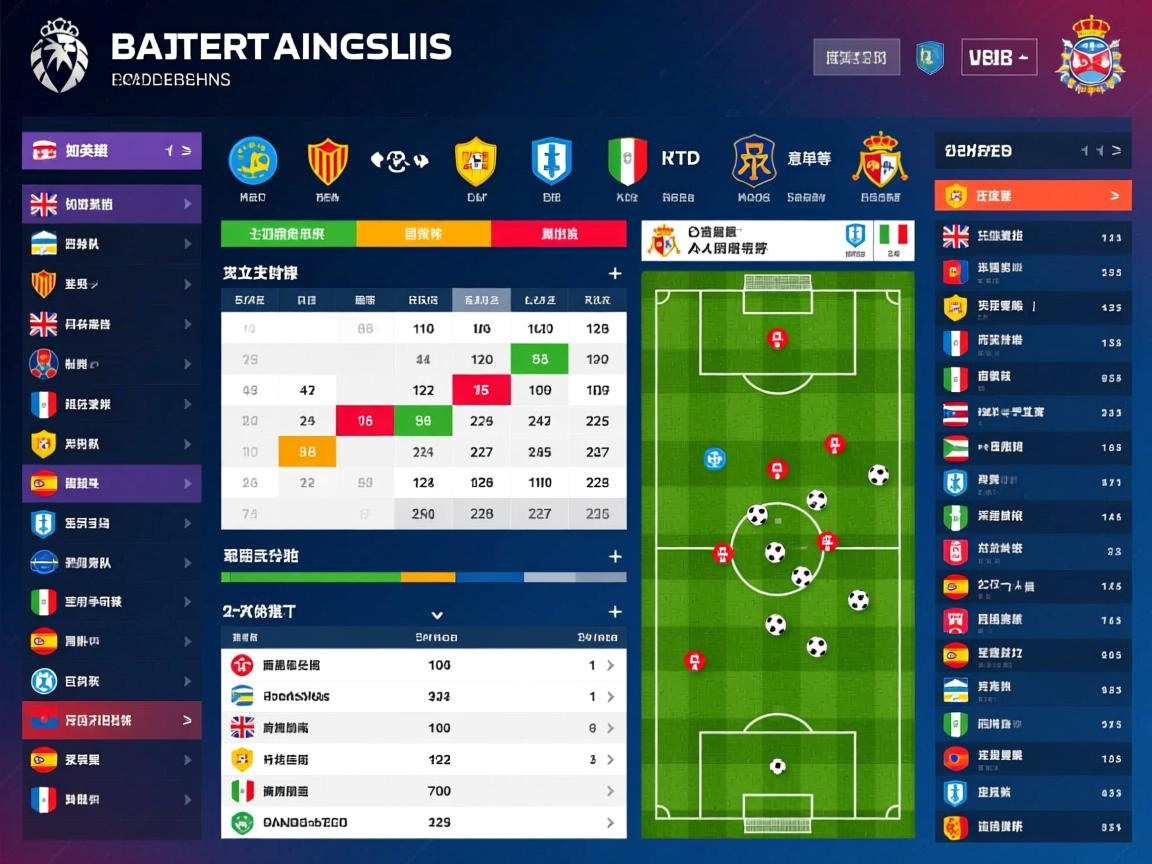Select the red cell showing 15
The height and width of the screenshot is (864, 1152).
point(481,390)
